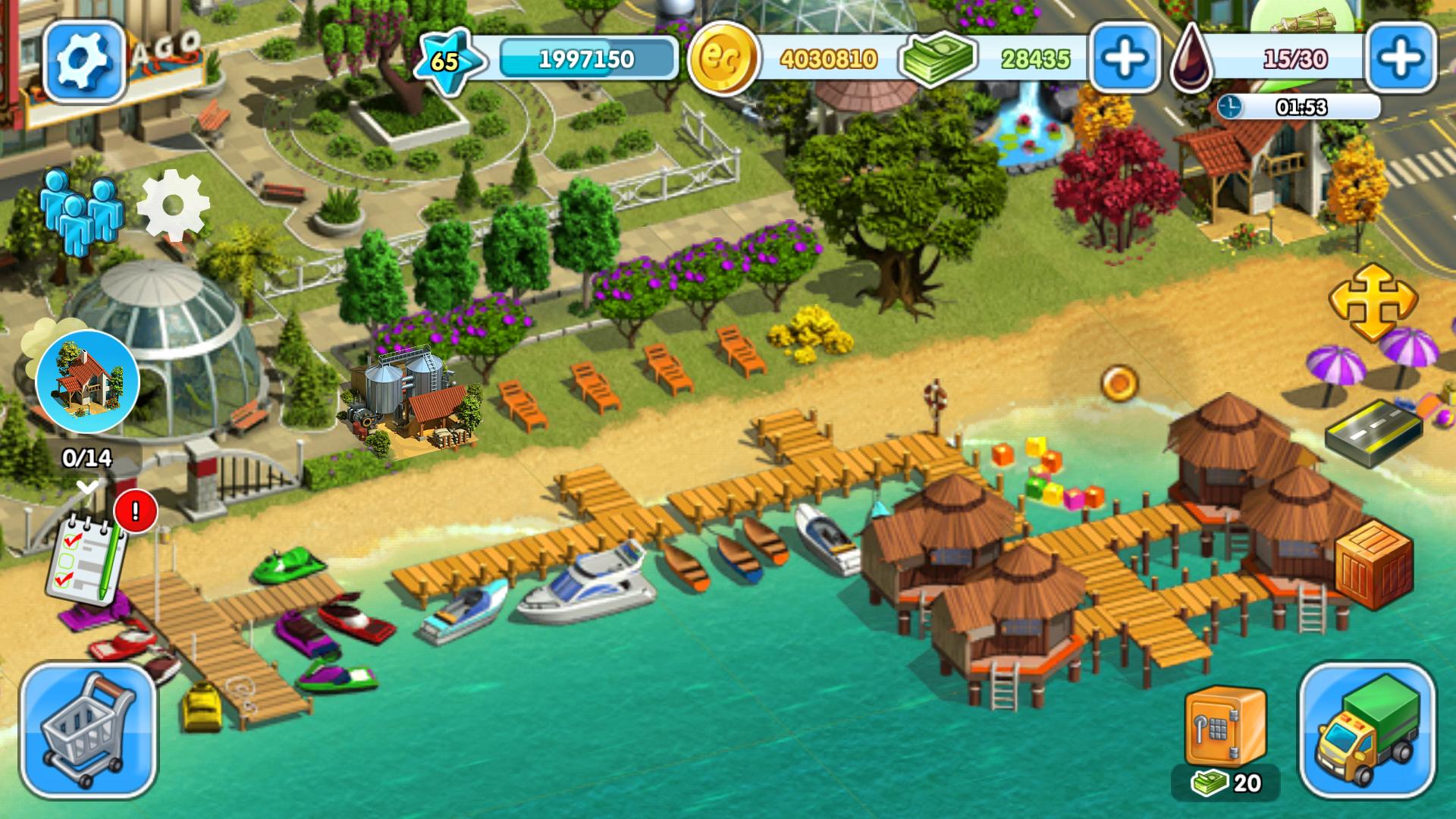Open the friends panel

click(x=80, y=209)
